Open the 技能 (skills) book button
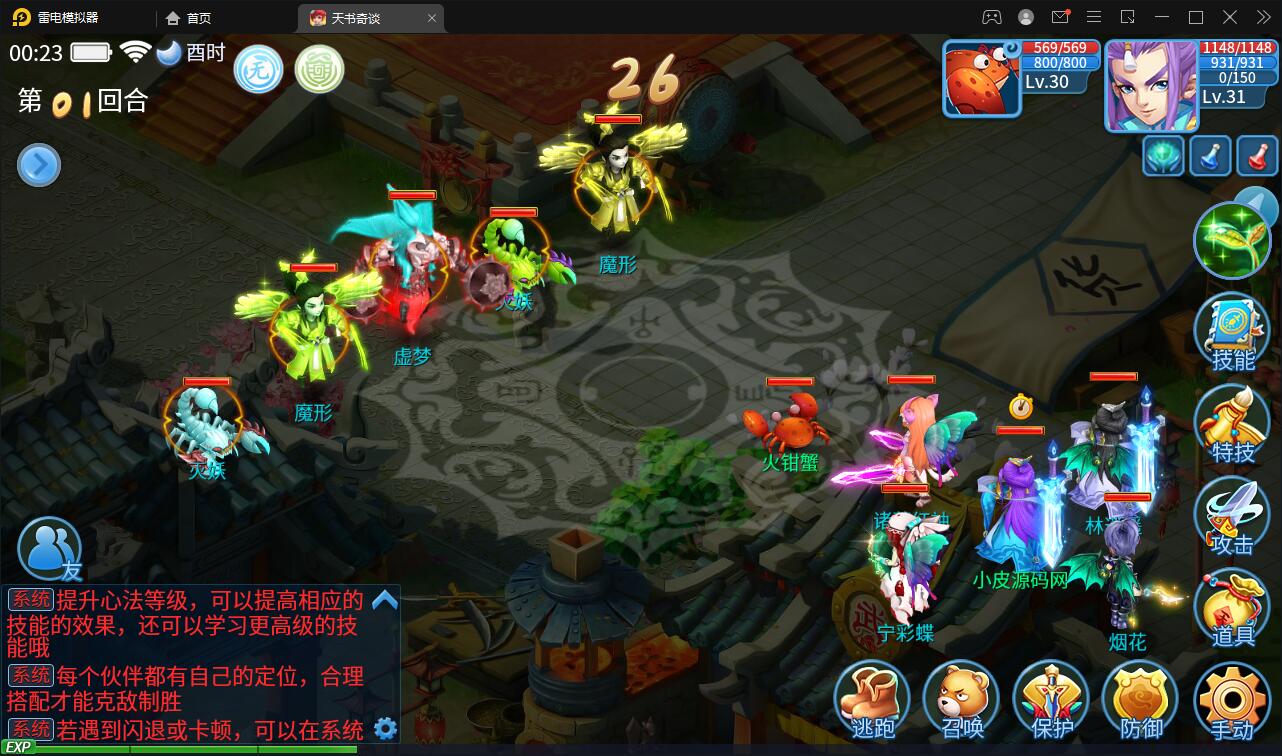Viewport: 1282px width, 756px height. tap(1232, 332)
